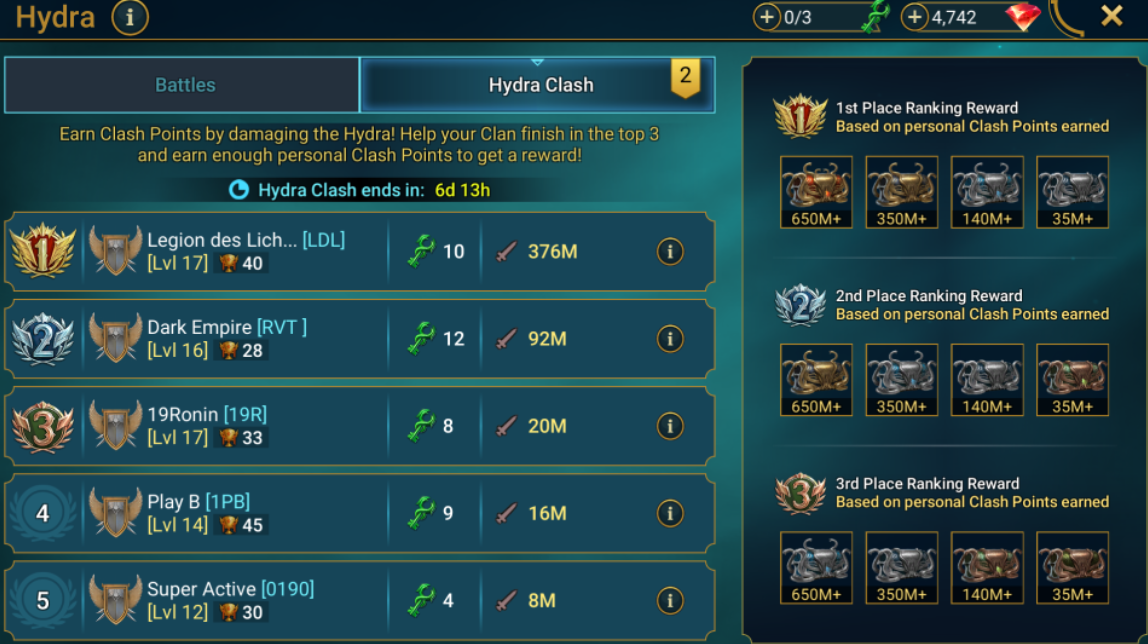
Task: Close the Hydra screen
Action: (1111, 16)
